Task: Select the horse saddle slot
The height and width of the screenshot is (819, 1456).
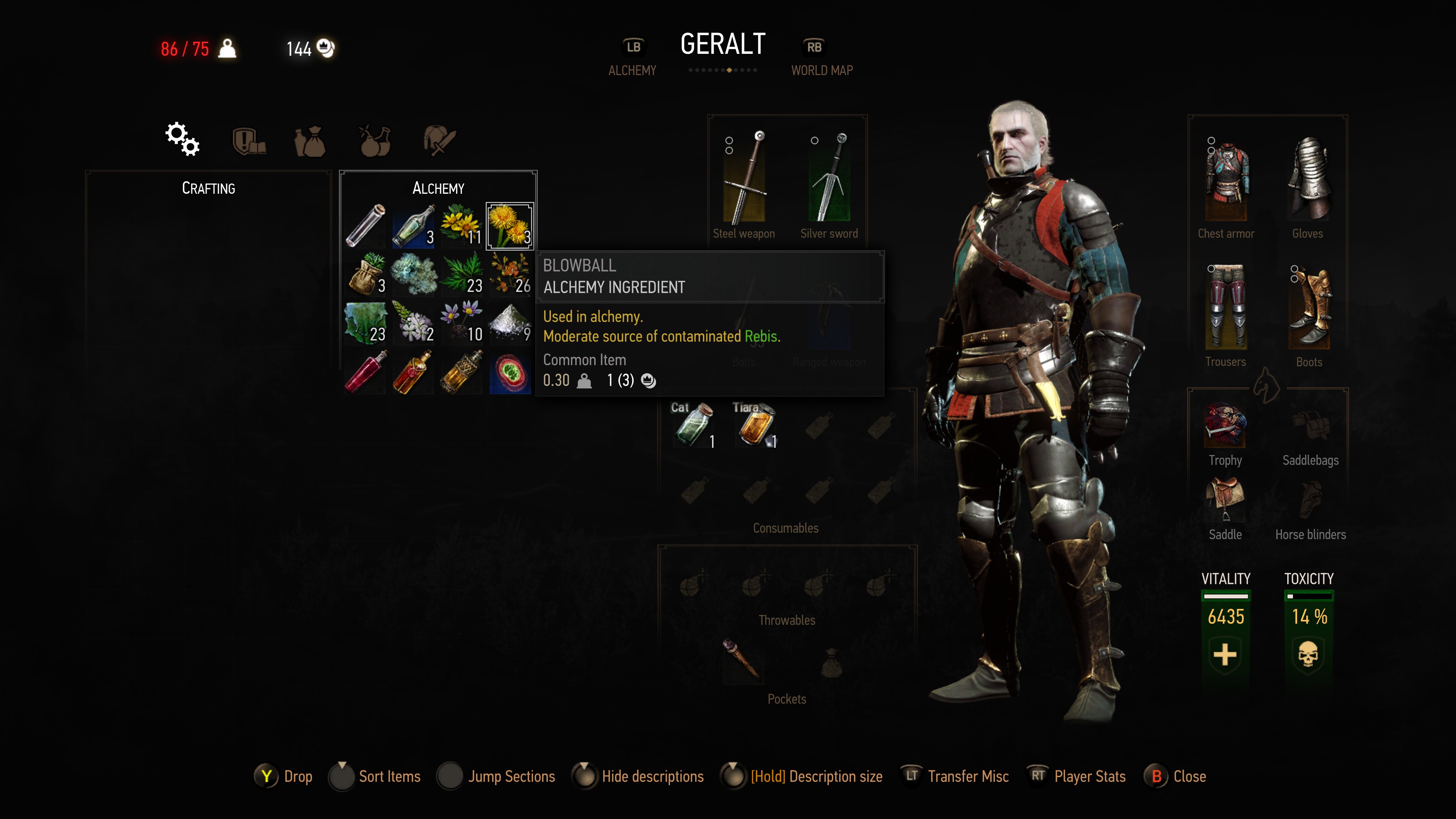Action: pyautogui.click(x=1225, y=497)
